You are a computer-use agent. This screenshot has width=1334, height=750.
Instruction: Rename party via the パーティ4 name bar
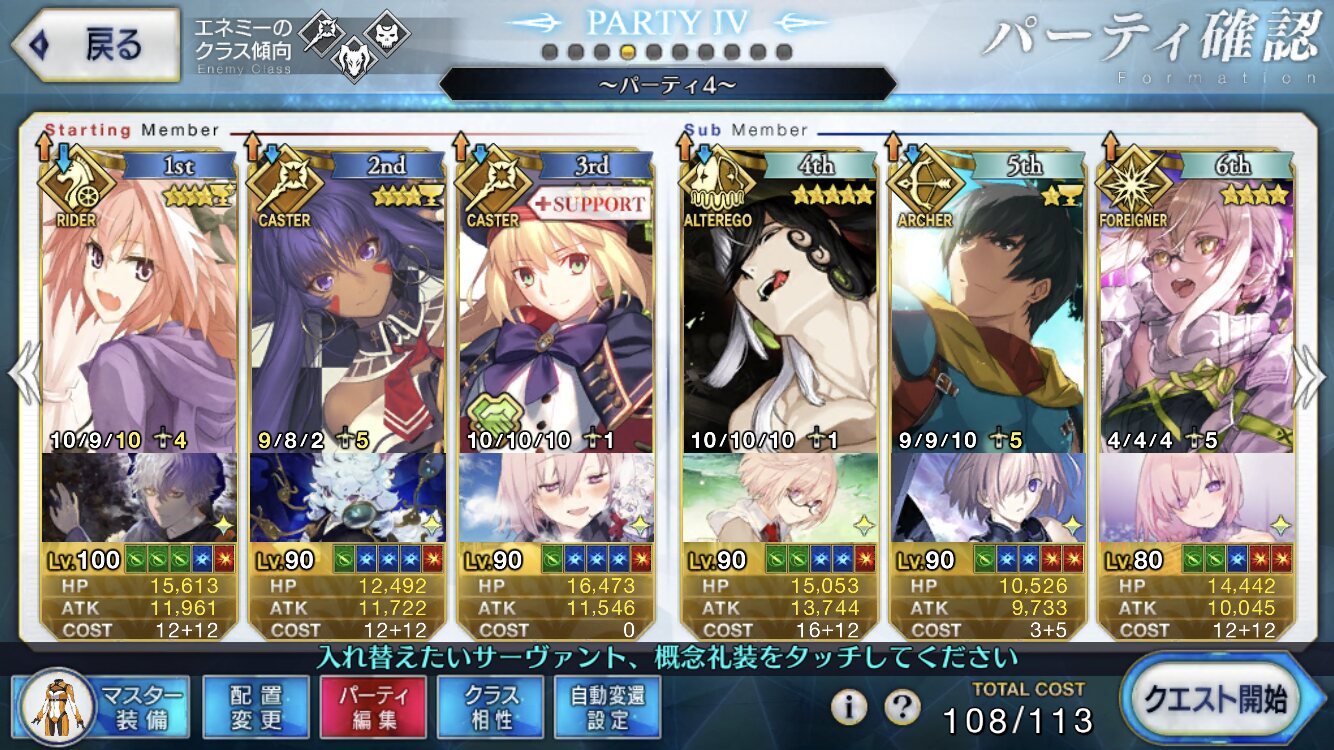pyautogui.click(x=667, y=84)
